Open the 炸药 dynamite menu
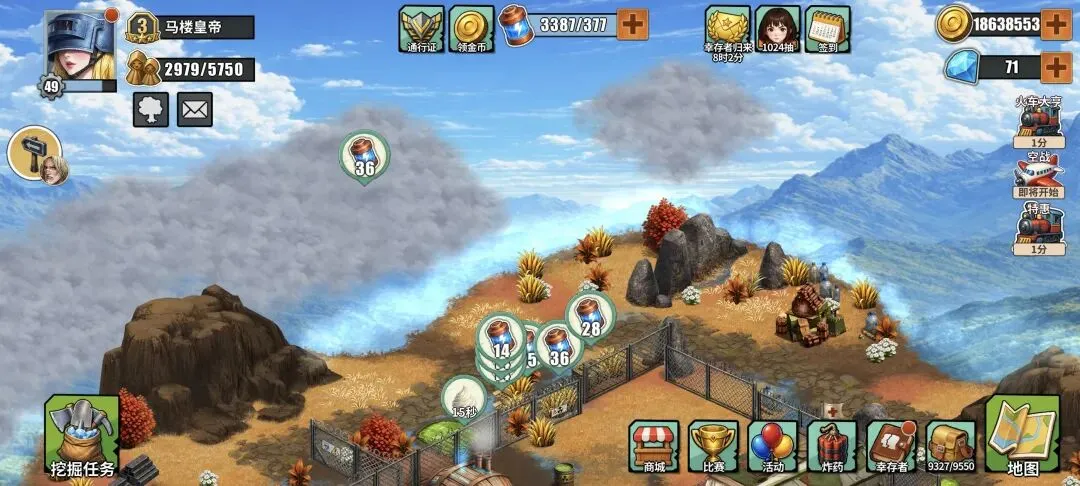The width and height of the screenshot is (1080, 486). point(832,446)
